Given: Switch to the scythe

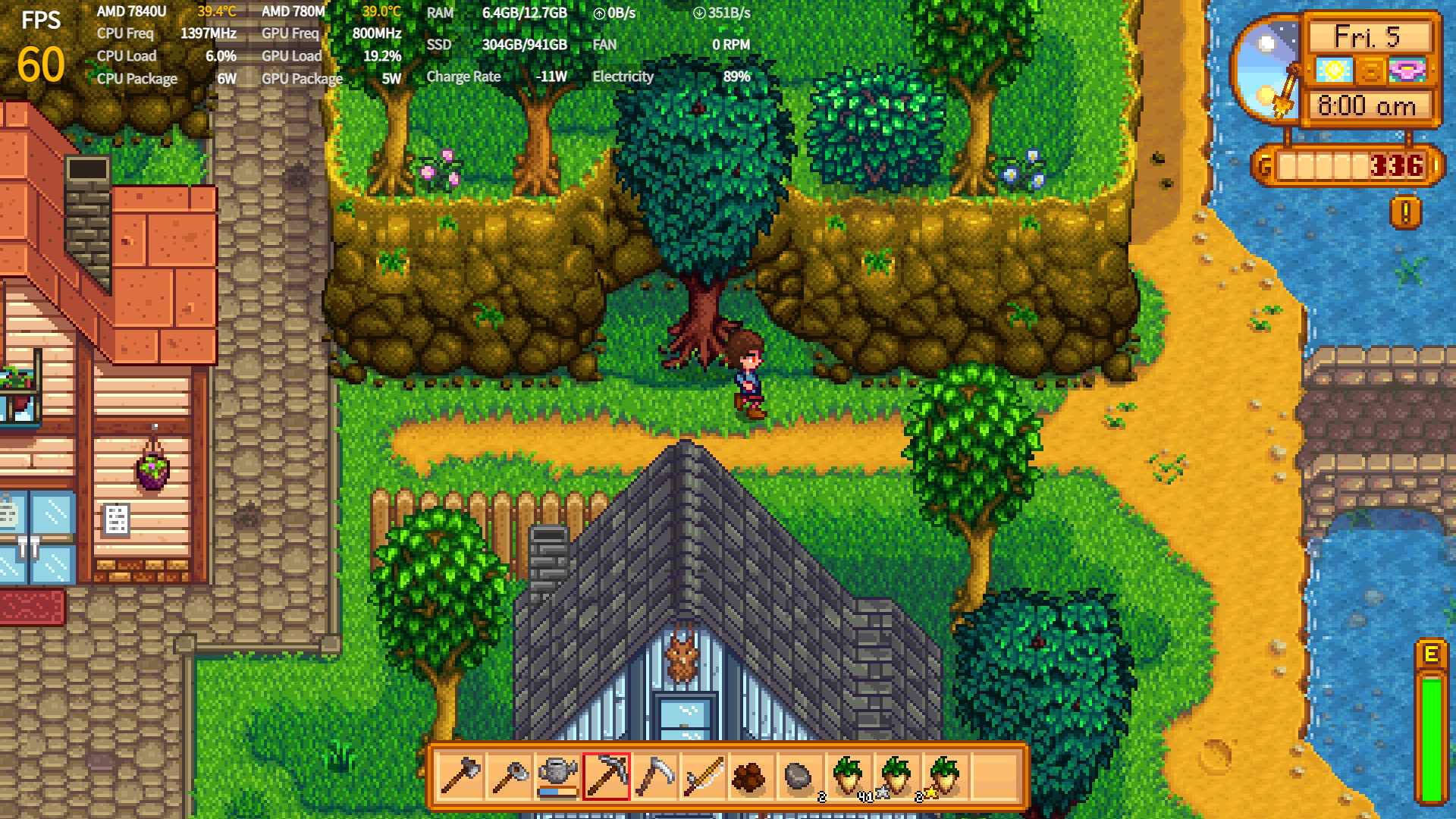Looking at the screenshot, I should (x=654, y=777).
